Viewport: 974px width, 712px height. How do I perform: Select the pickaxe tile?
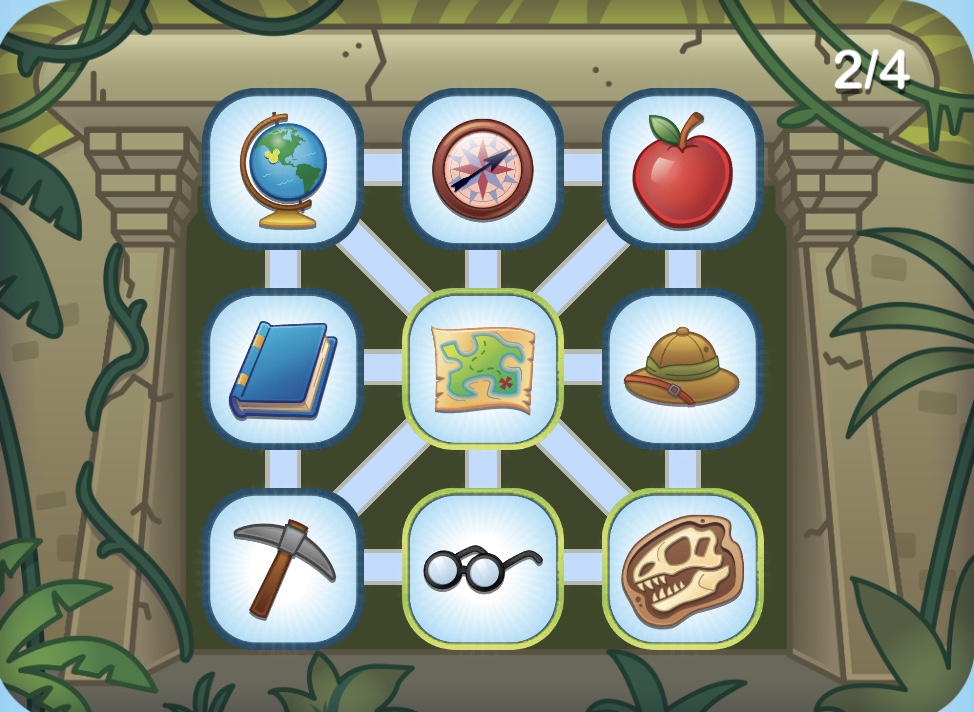[x=283, y=568]
